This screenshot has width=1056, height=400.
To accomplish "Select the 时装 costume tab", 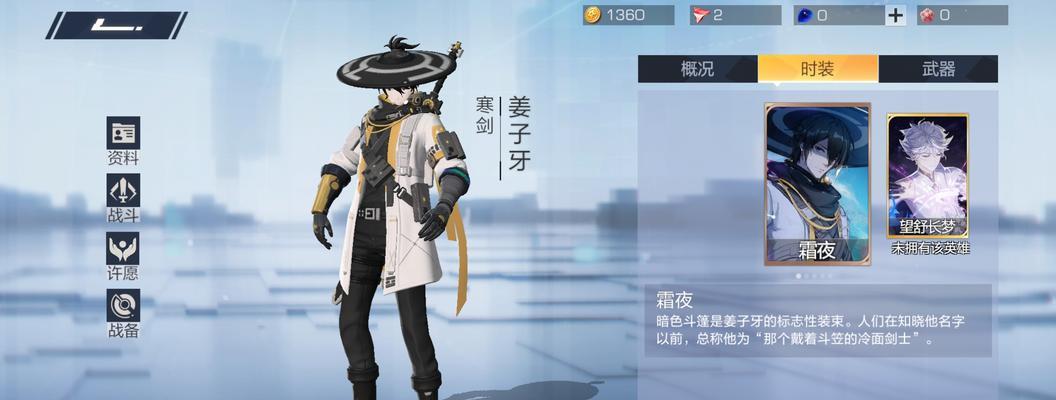I will point(817,69).
